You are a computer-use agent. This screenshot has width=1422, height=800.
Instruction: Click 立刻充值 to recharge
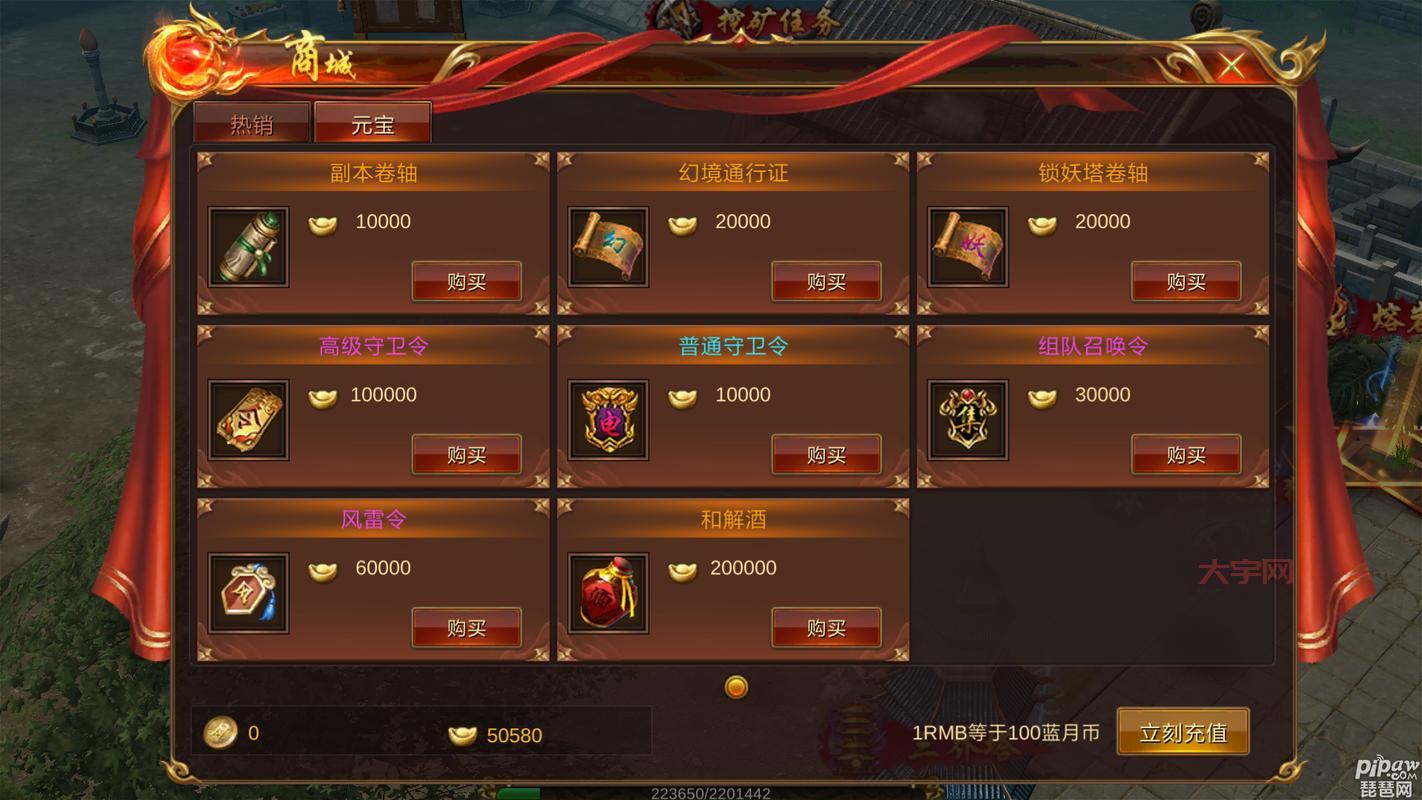[x=1183, y=731]
